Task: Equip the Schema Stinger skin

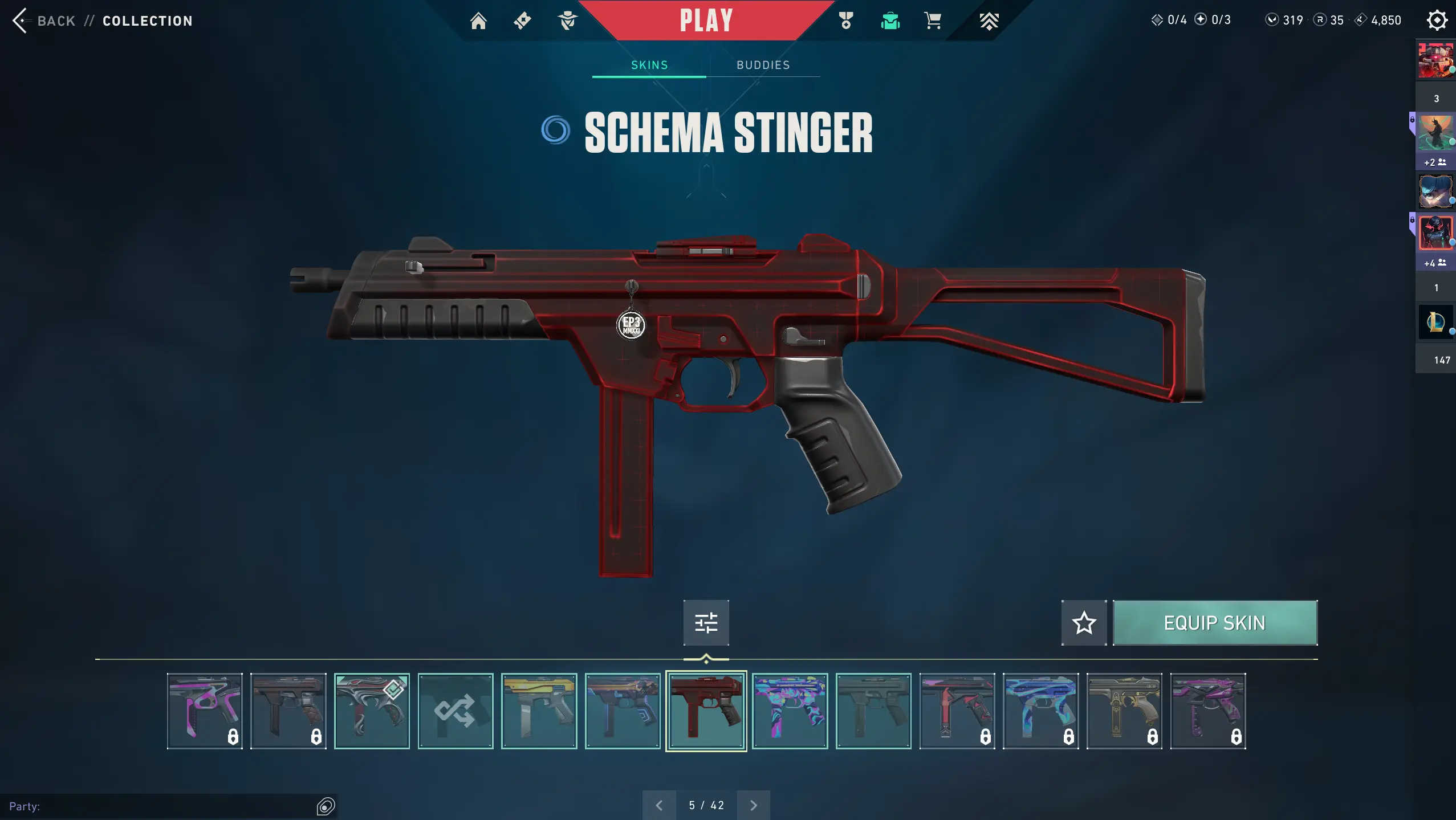Action: point(1215,623)
